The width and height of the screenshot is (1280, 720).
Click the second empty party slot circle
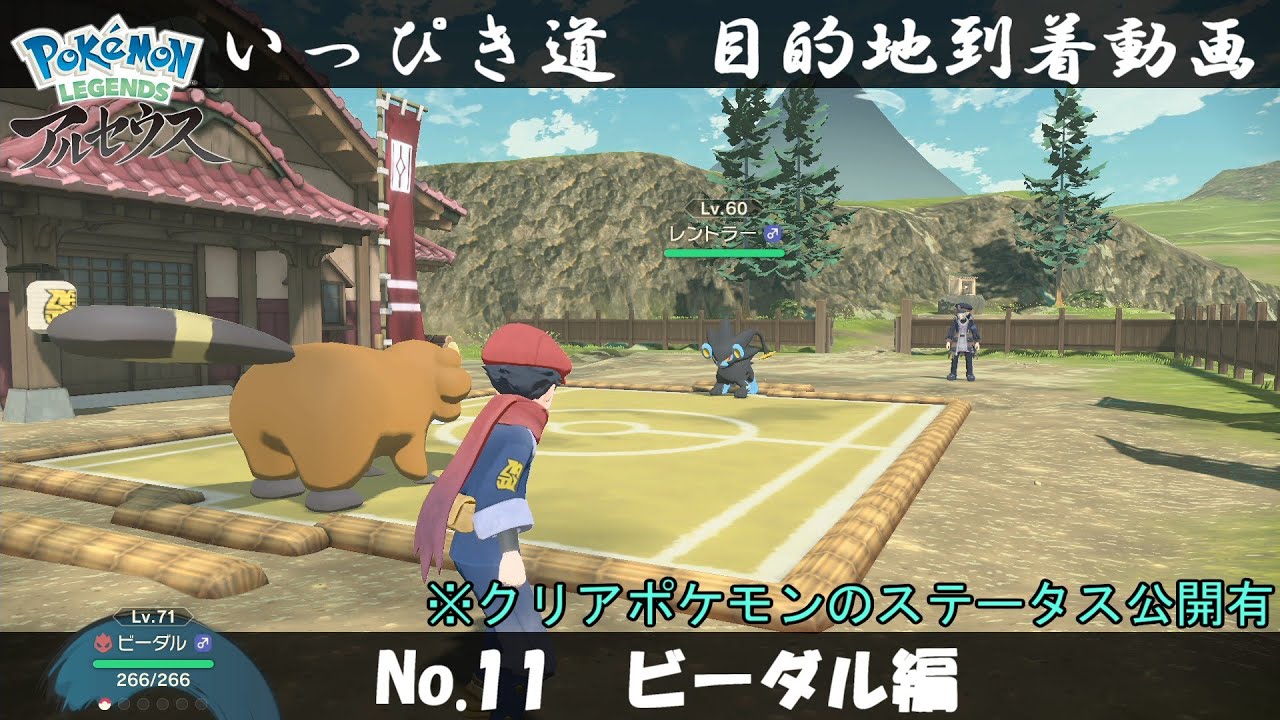pos(123,704)
